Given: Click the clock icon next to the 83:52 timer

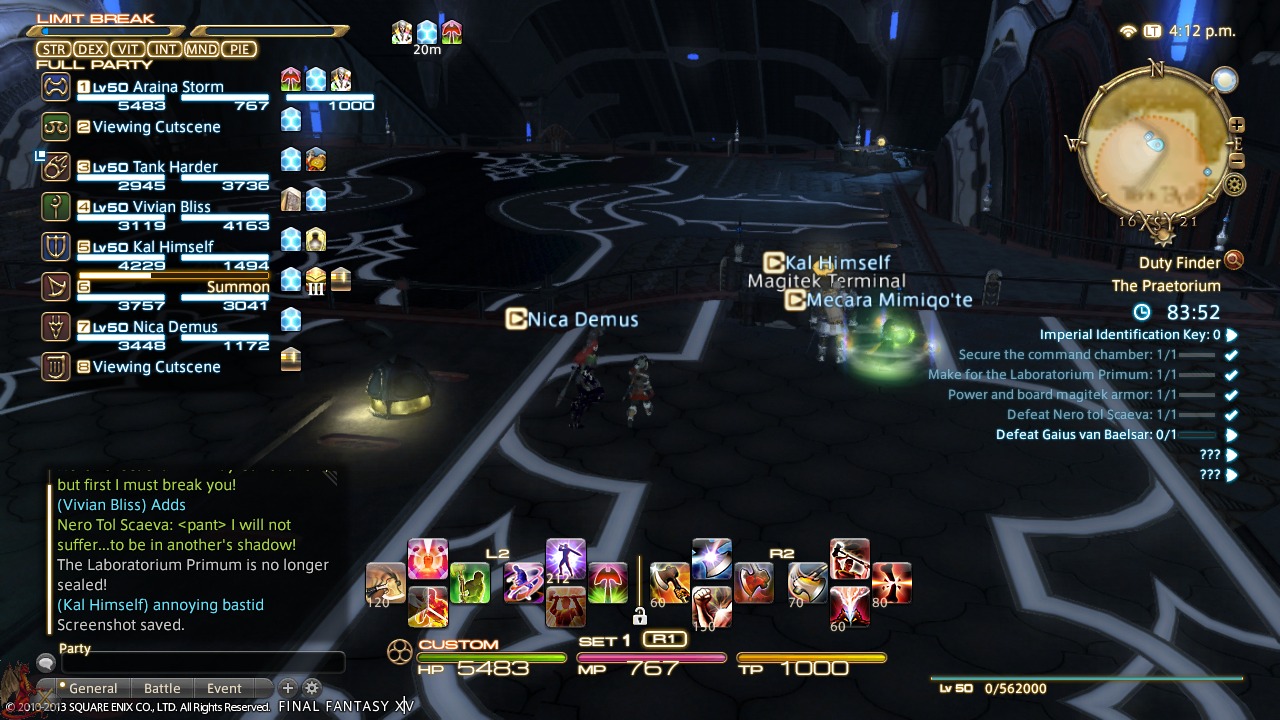Looking at the screenshot, I should pyautogui.click(x=1139, y=312).
